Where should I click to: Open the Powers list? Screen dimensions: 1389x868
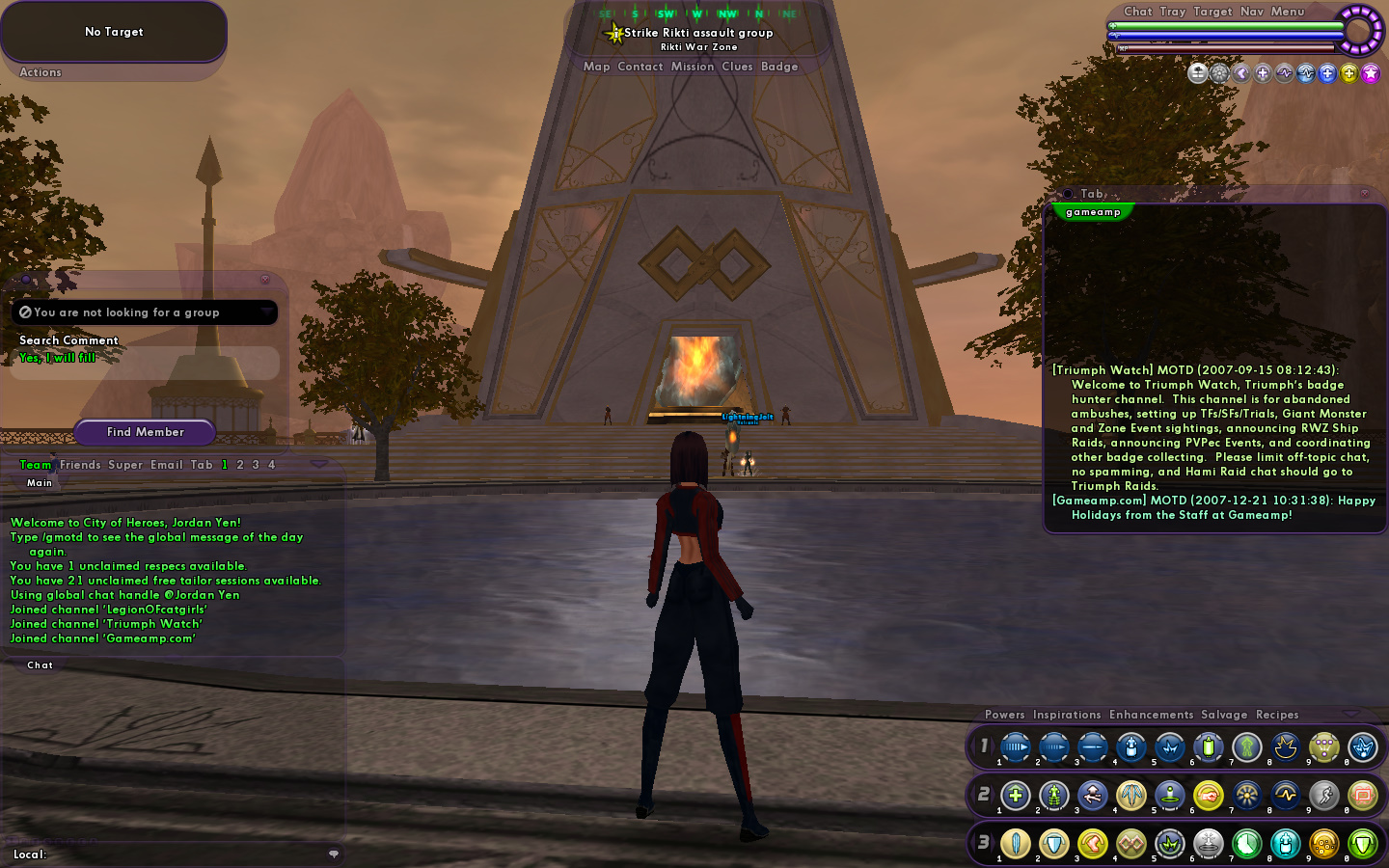(x=1005, y=715)
